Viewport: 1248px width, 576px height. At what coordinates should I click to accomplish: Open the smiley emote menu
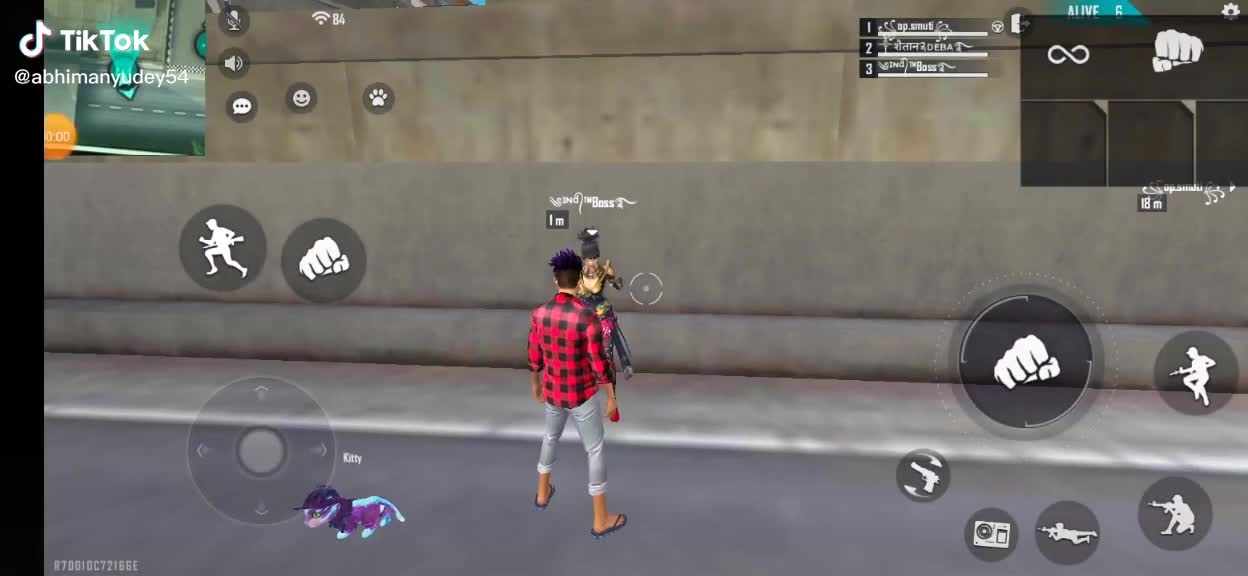300,97
